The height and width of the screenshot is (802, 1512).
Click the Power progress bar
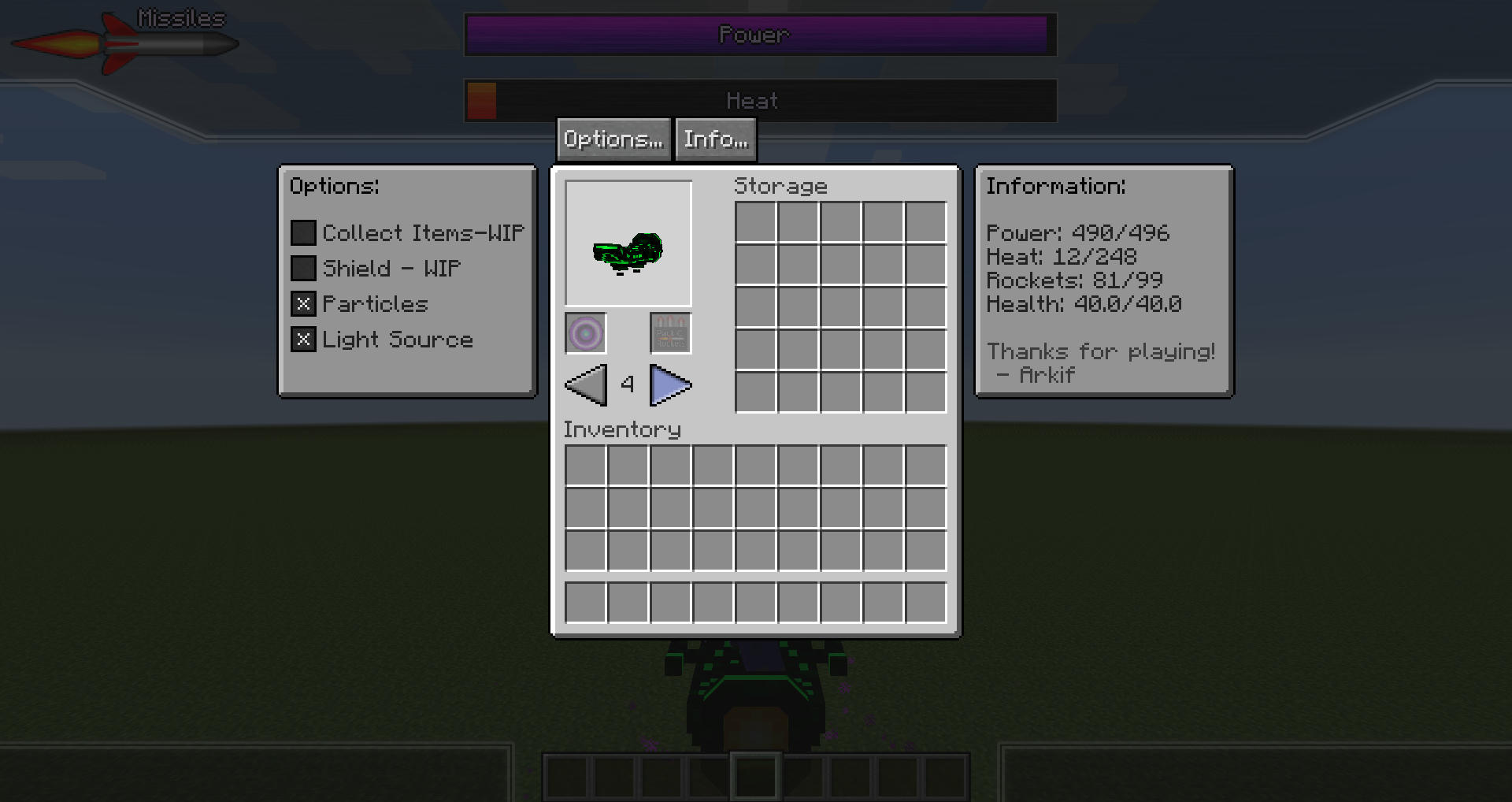click(758, 35)
